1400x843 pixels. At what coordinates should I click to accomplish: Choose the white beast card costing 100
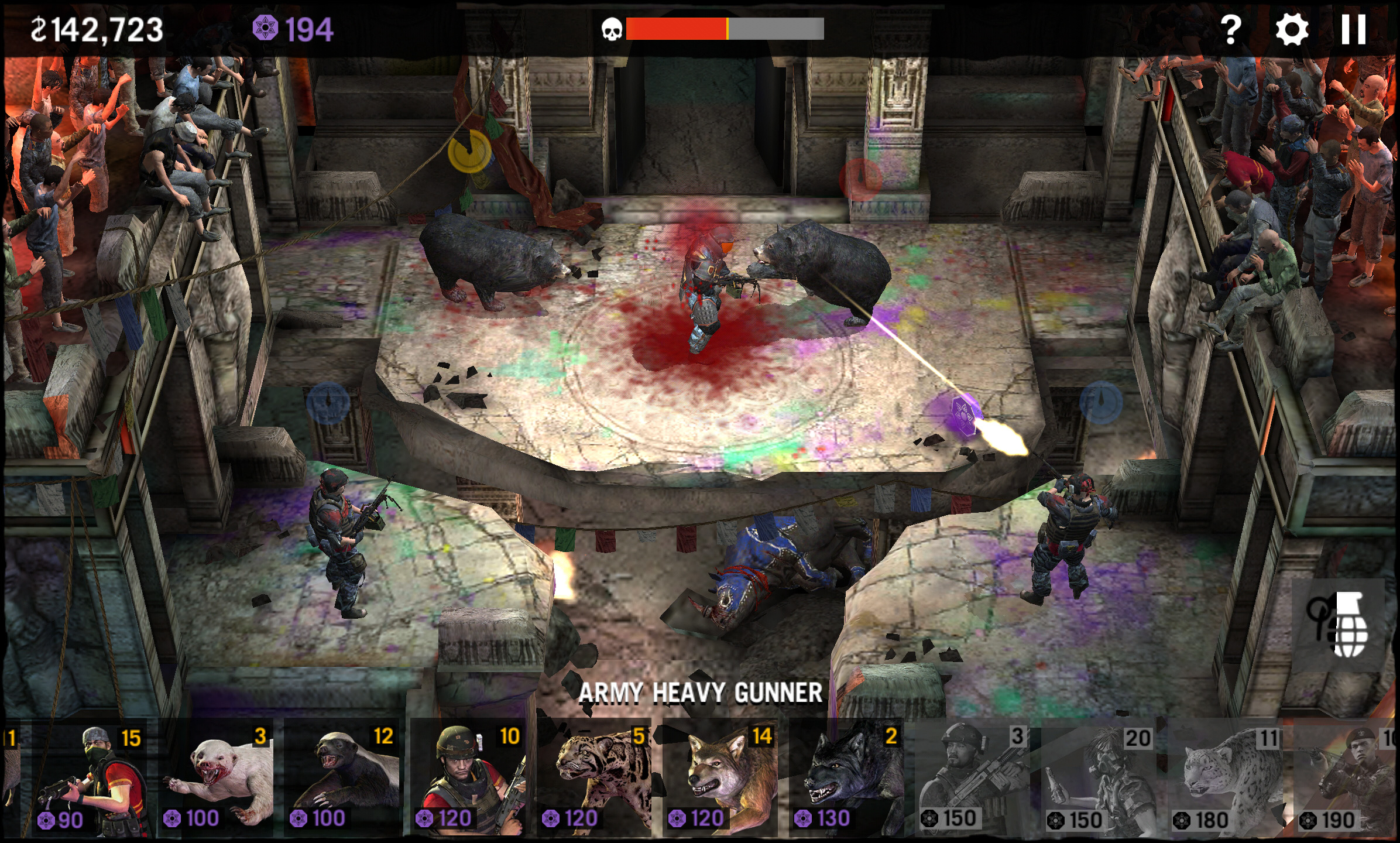coord(217,780)
